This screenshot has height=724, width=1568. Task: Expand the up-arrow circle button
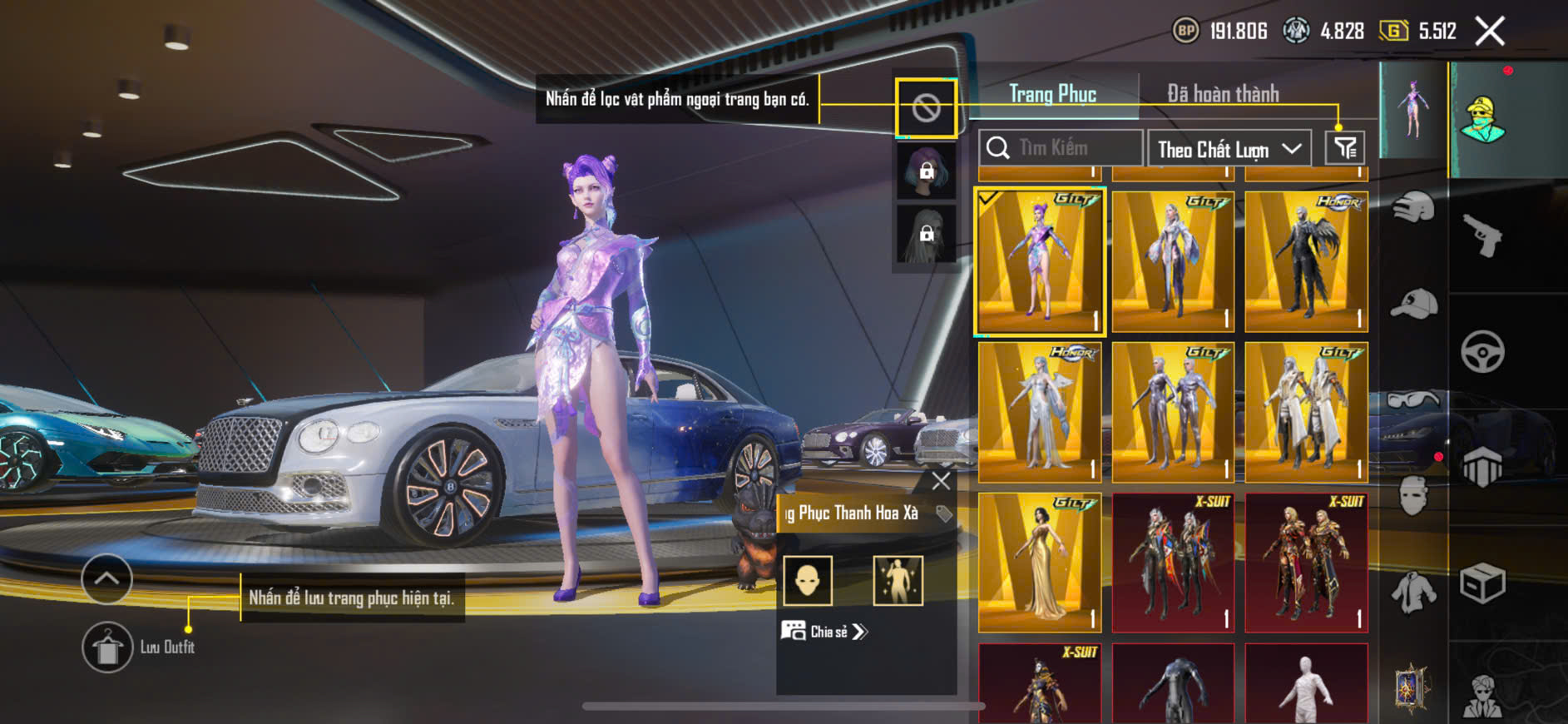(x=106, y=578)
